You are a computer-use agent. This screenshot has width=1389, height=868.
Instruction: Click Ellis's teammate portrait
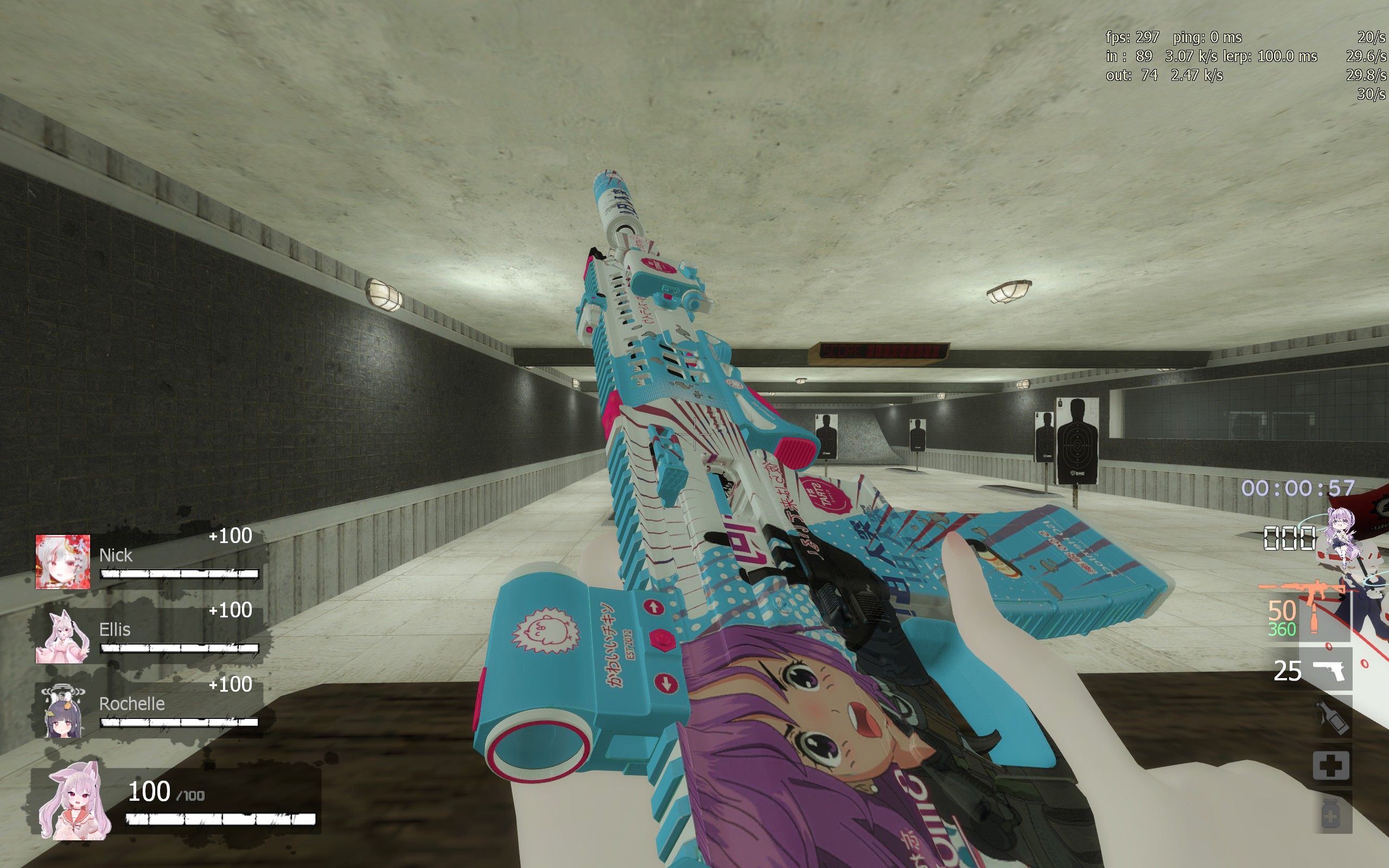point(62,636)
